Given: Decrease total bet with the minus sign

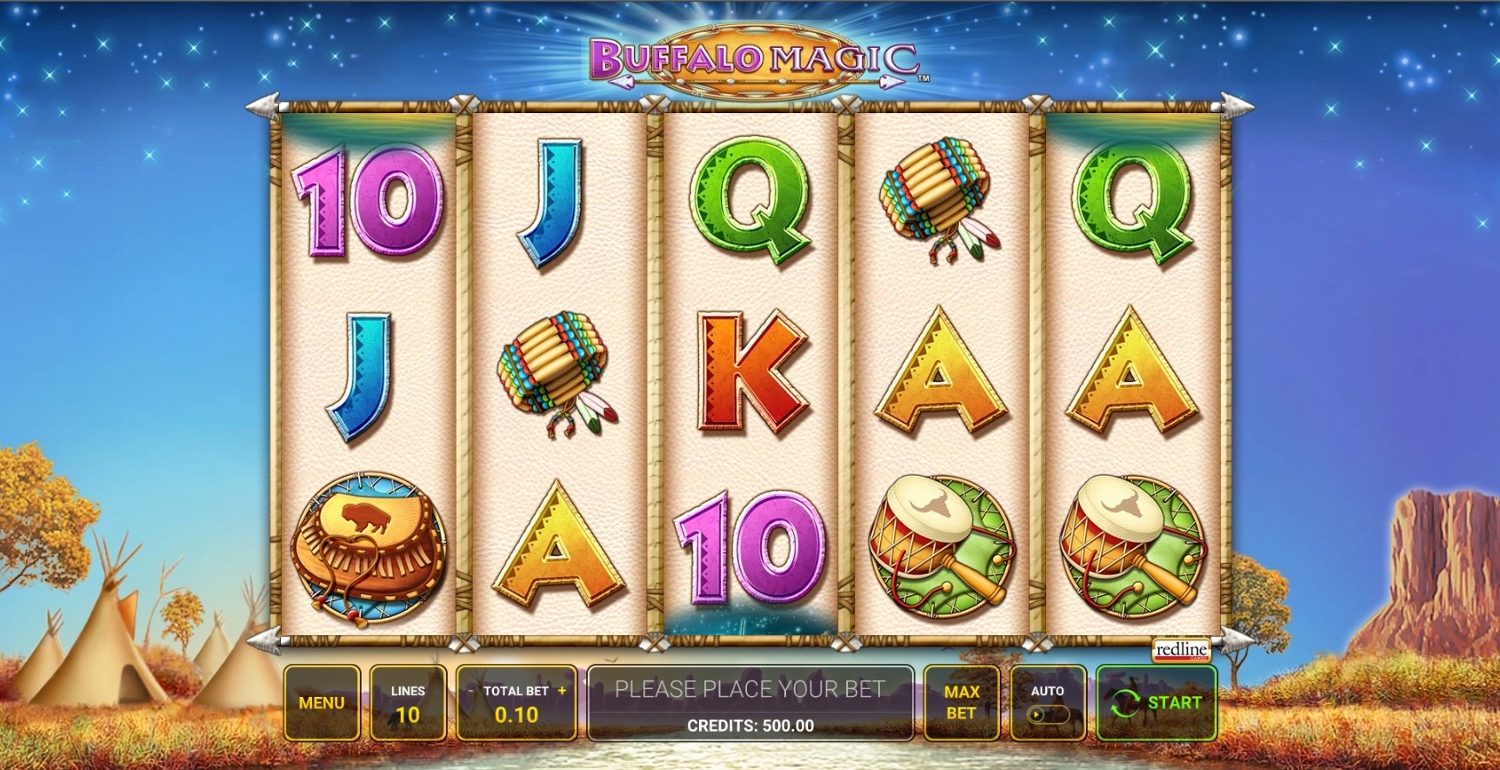Looking at the screenshot, I should 471,691.
